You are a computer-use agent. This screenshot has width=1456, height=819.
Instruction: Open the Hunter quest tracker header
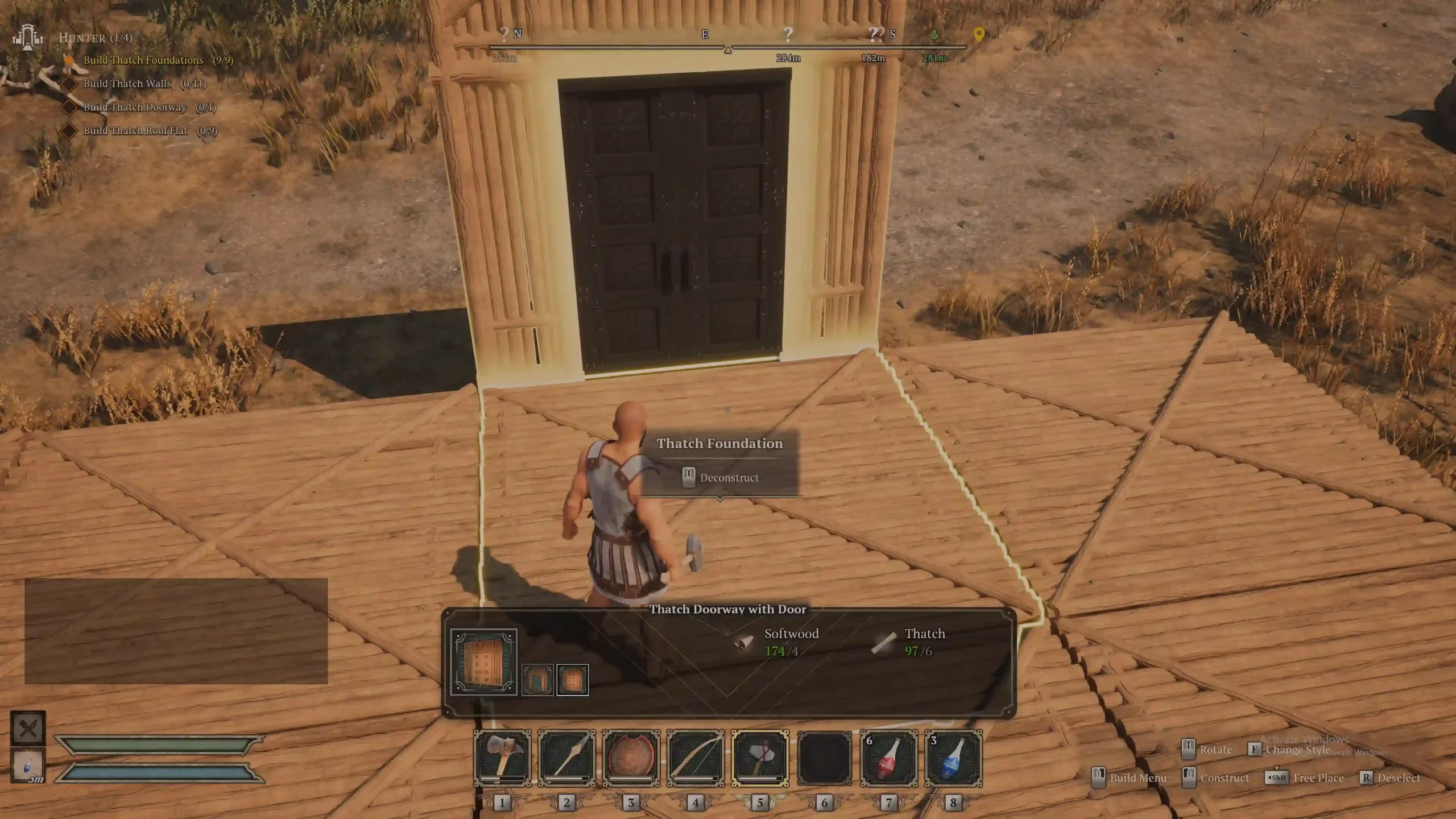tap(95, 38)
